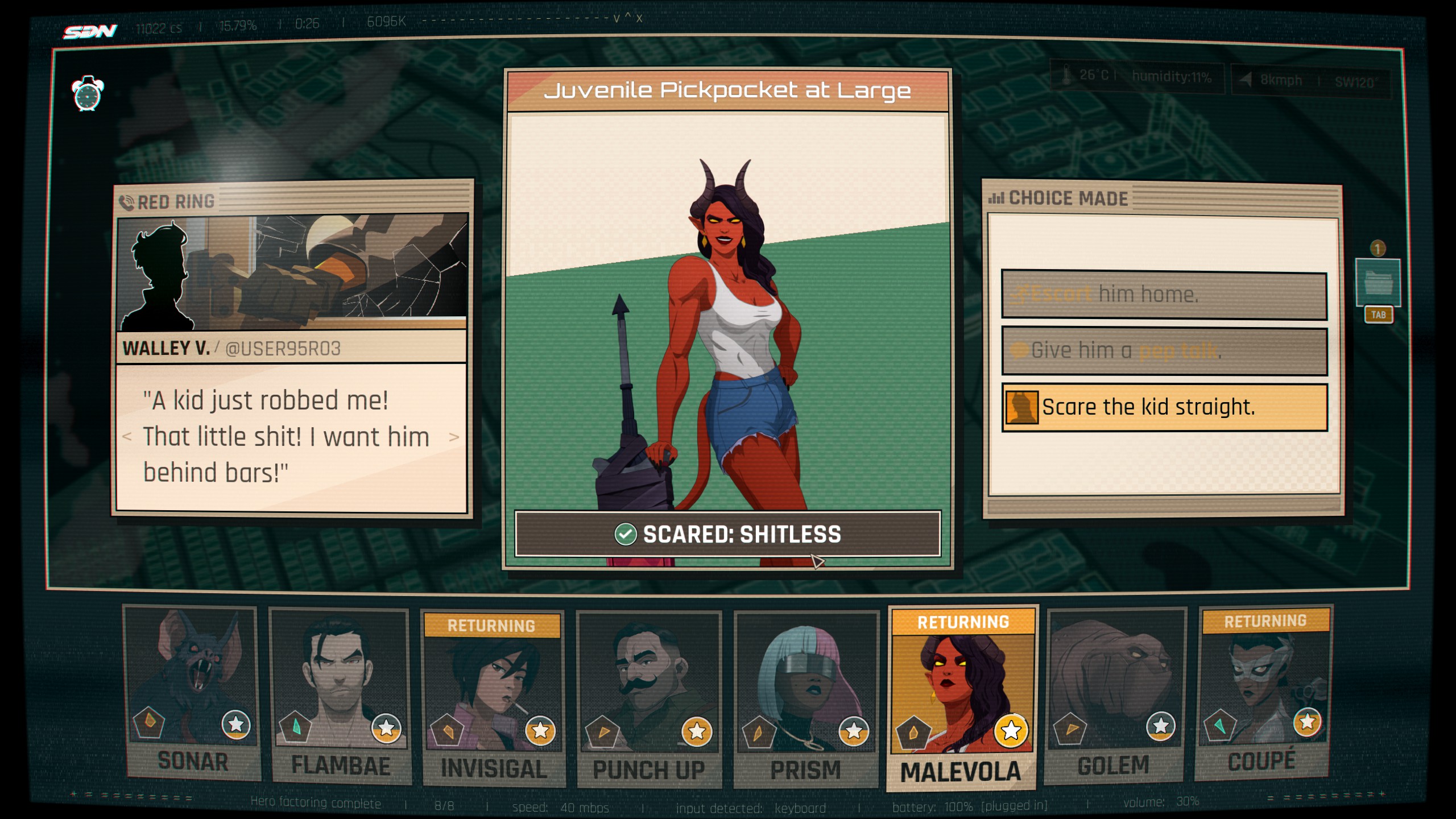The width and height of the screenshot is (1456, 819).
Task: Click the v minimize chevron at top
Action: (x=618, y=19)
